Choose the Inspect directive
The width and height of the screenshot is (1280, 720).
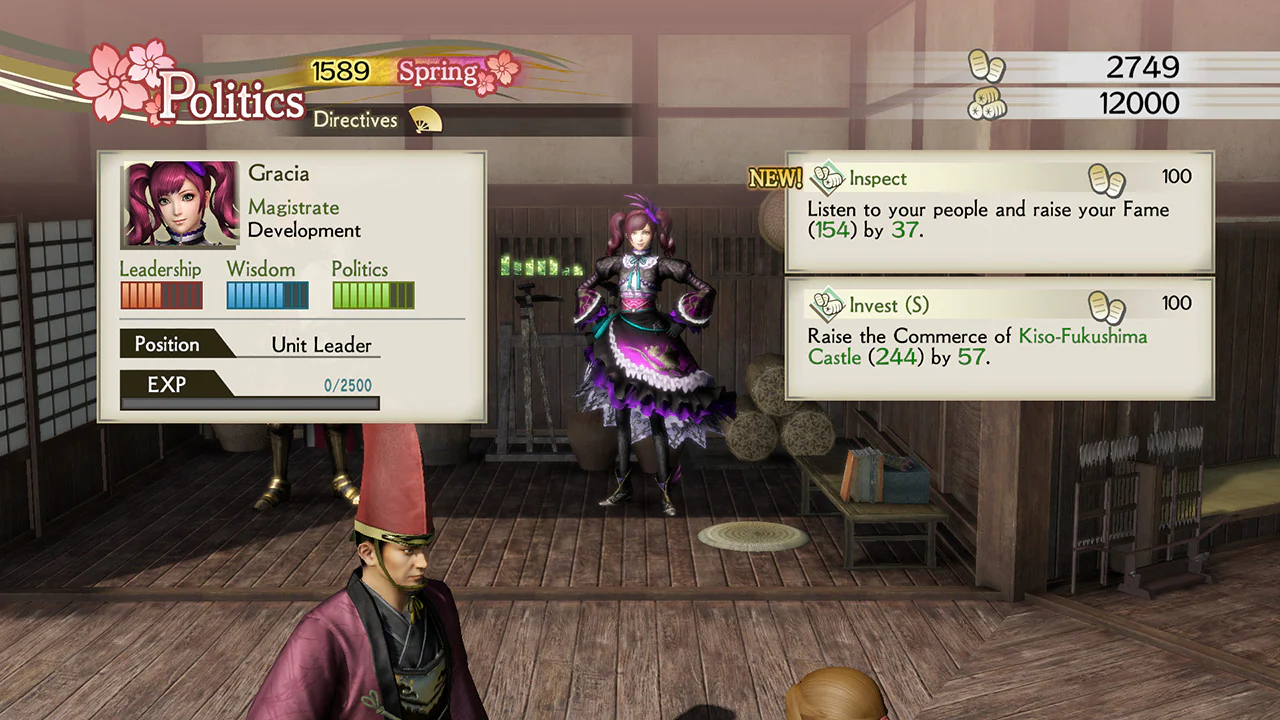click(x=878, y=178)
